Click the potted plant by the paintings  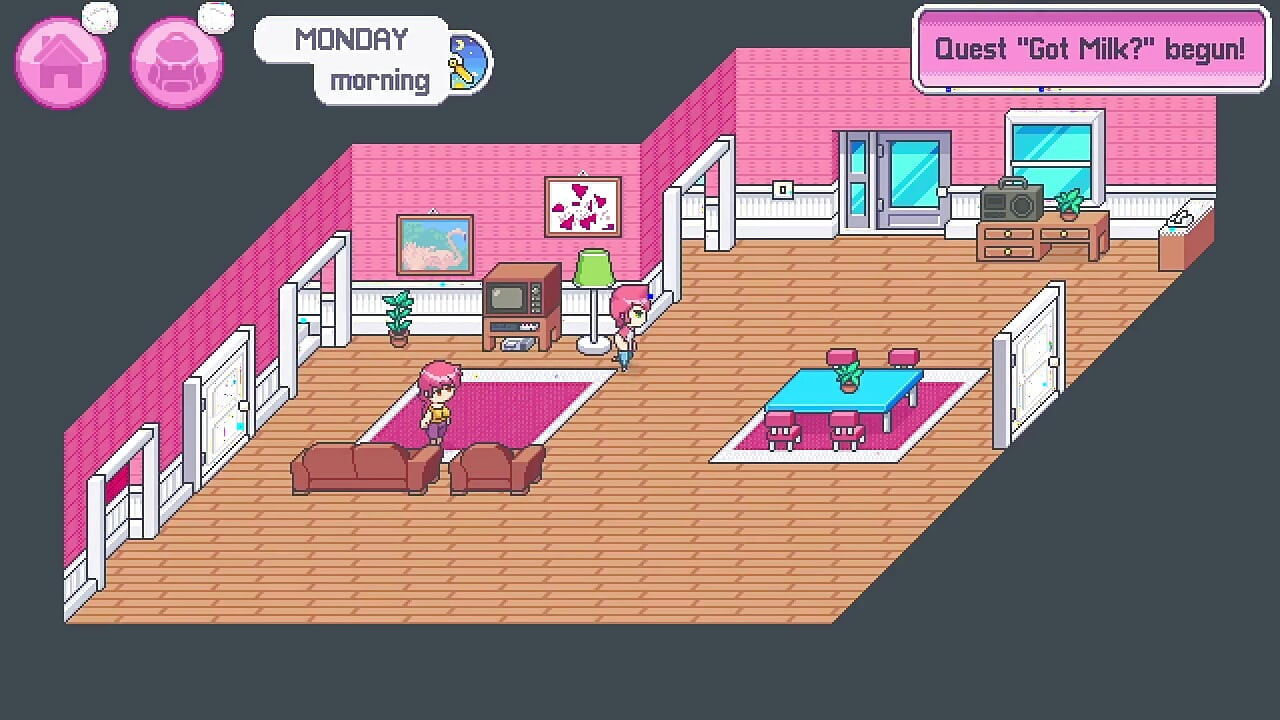point(399,315)
